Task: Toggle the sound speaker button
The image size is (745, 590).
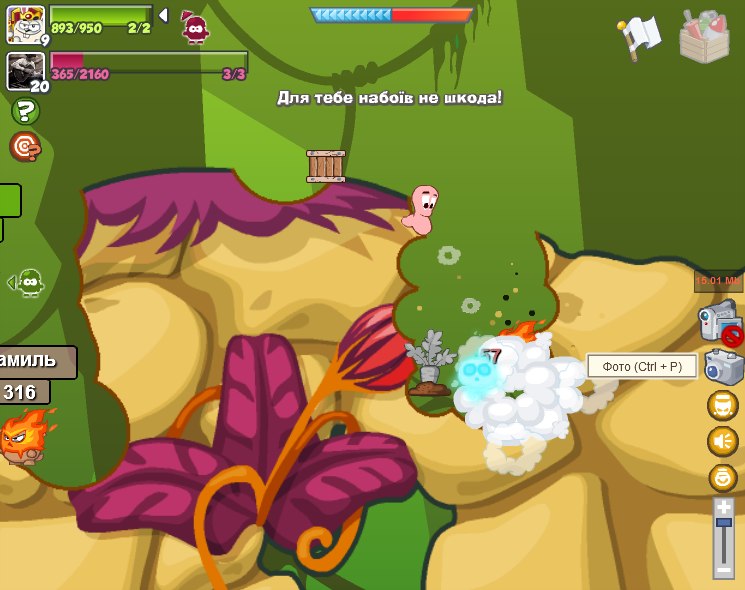Action: click(722, 441)
